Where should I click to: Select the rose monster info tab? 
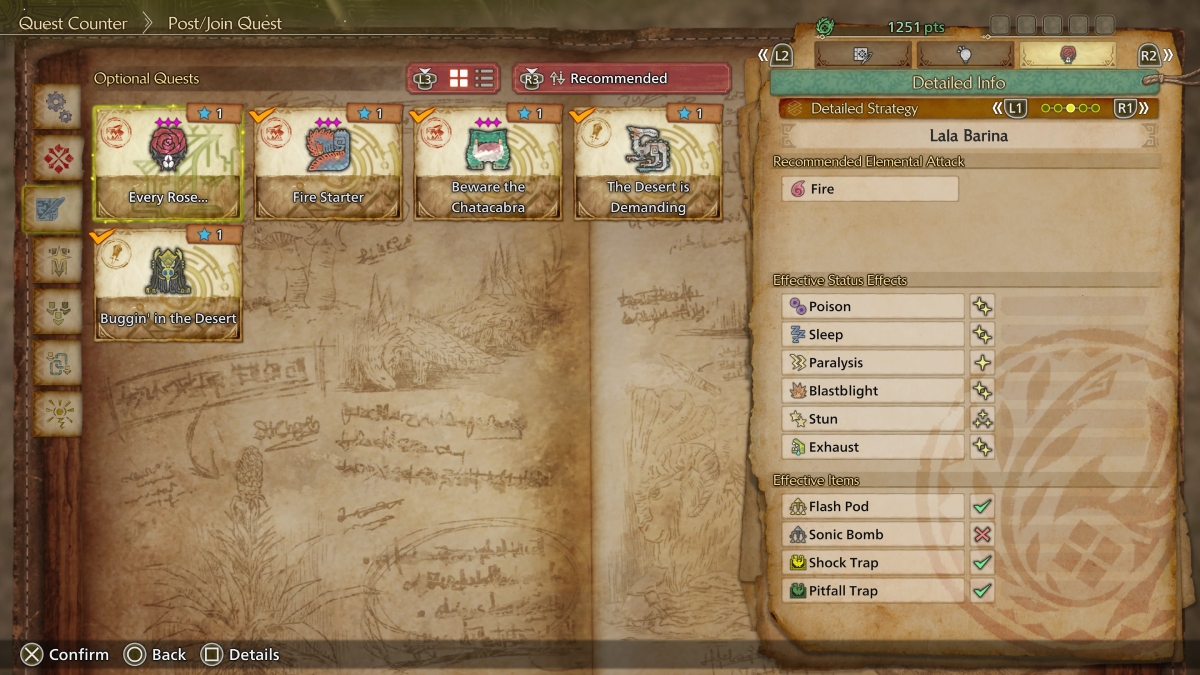click(1067, 55)
